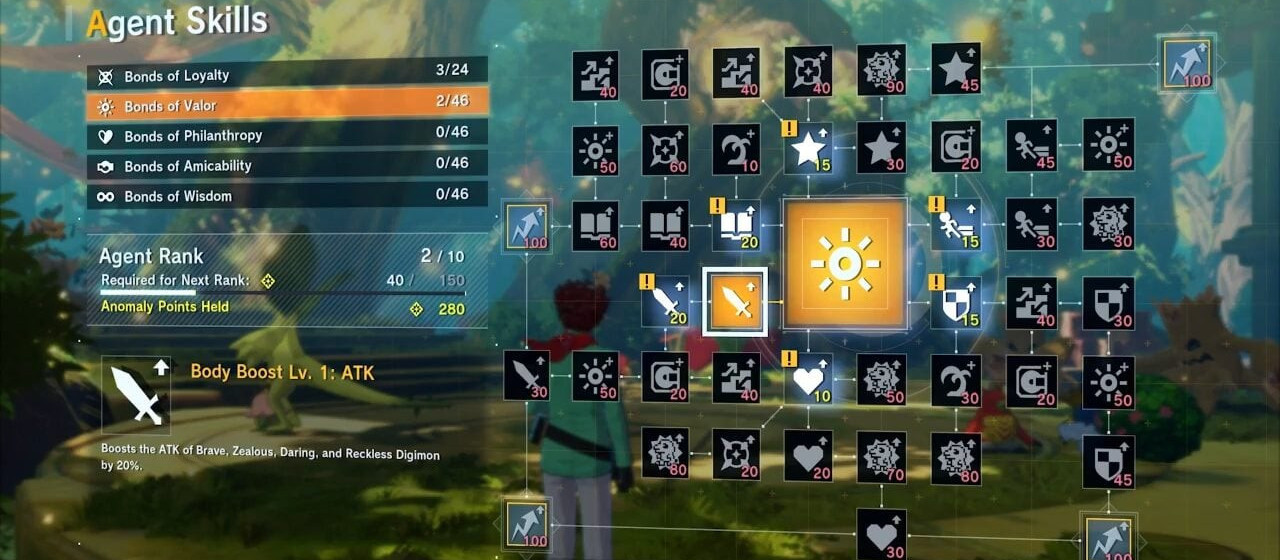This screenshot has width=1280, height=560.
Task: Unlock the sword skill costing 20 points
Action: point(665,301)
